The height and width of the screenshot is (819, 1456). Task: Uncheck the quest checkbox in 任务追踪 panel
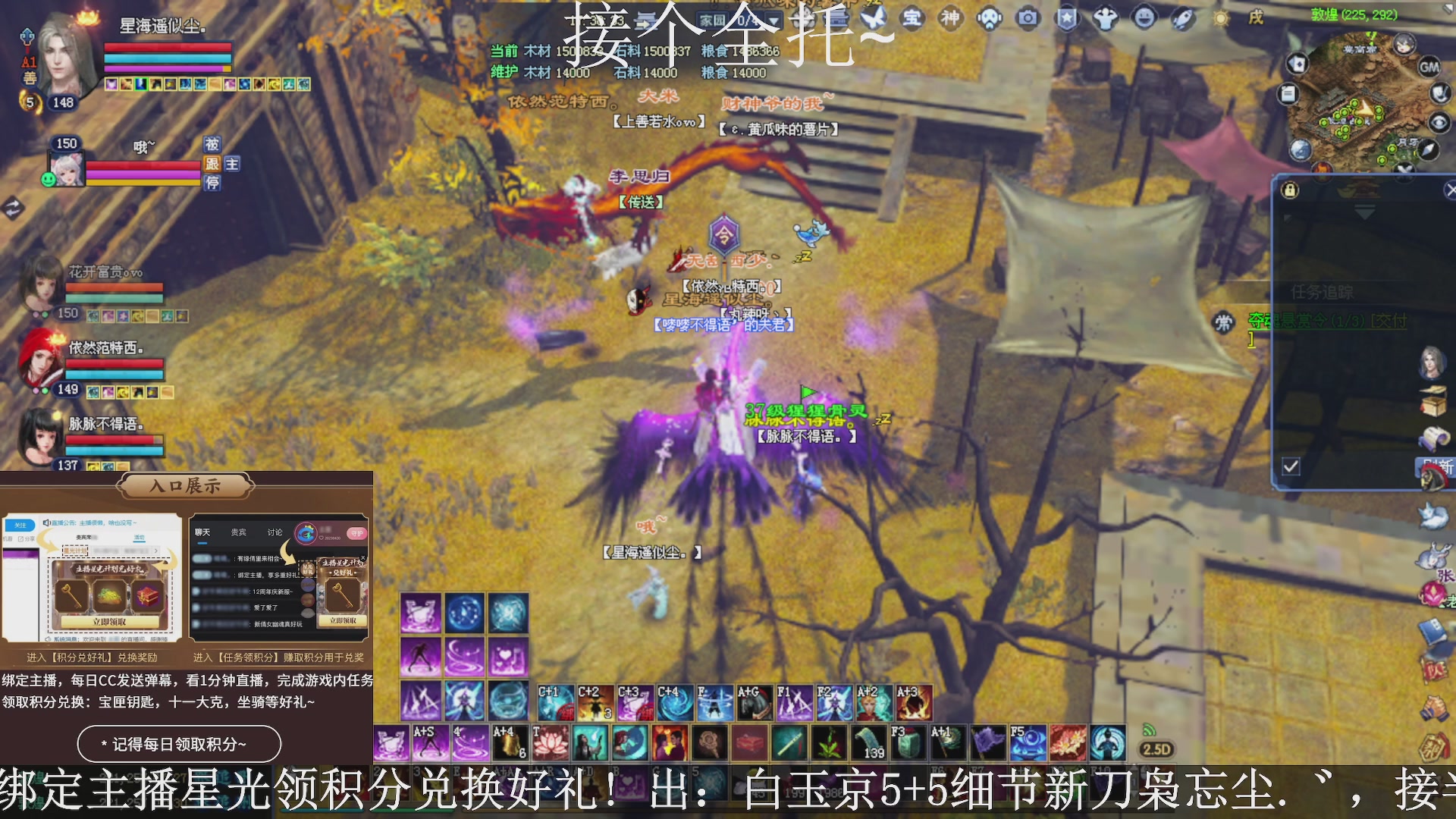1291,465
